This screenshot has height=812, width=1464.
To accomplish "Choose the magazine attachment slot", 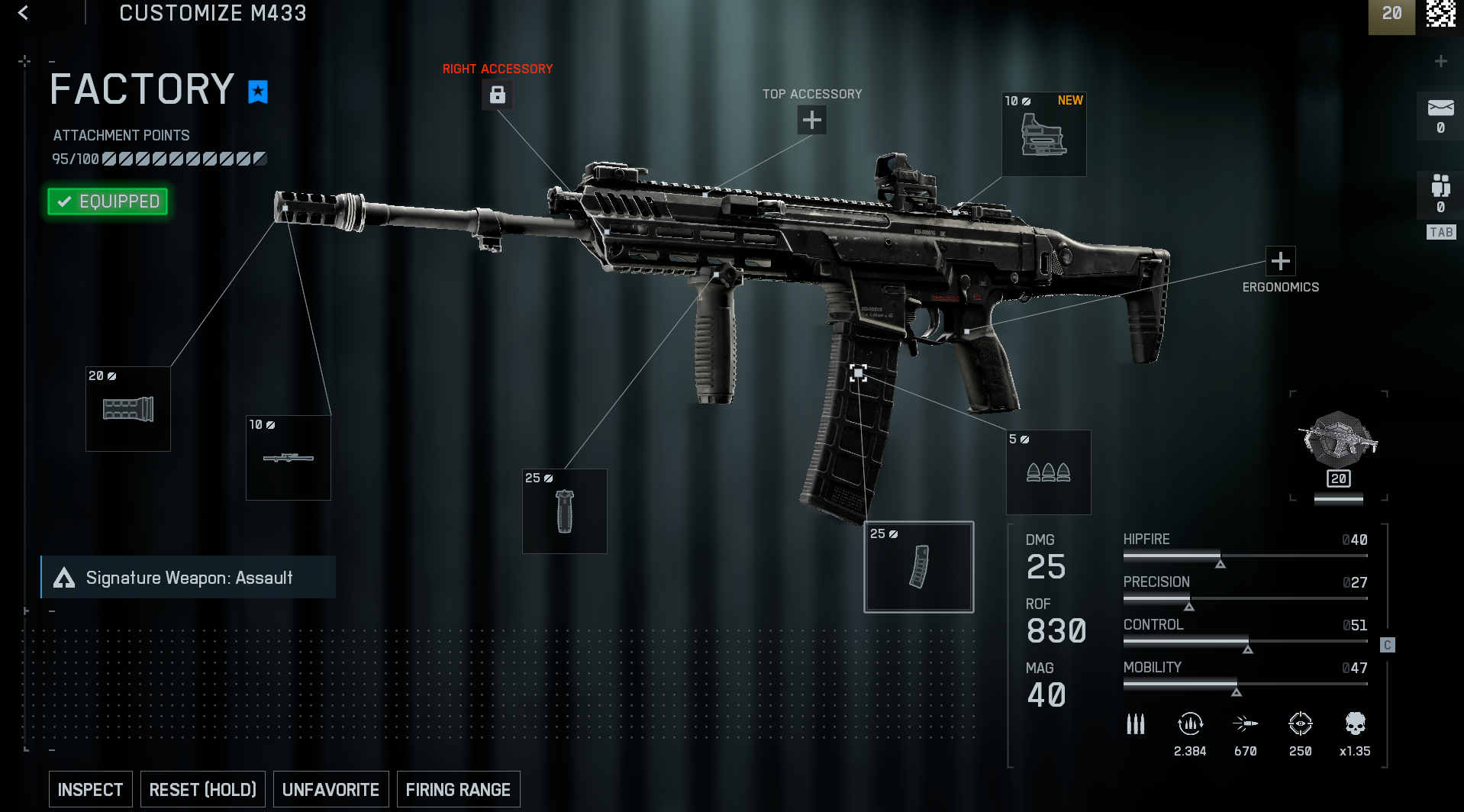I will tap(919, 567).
